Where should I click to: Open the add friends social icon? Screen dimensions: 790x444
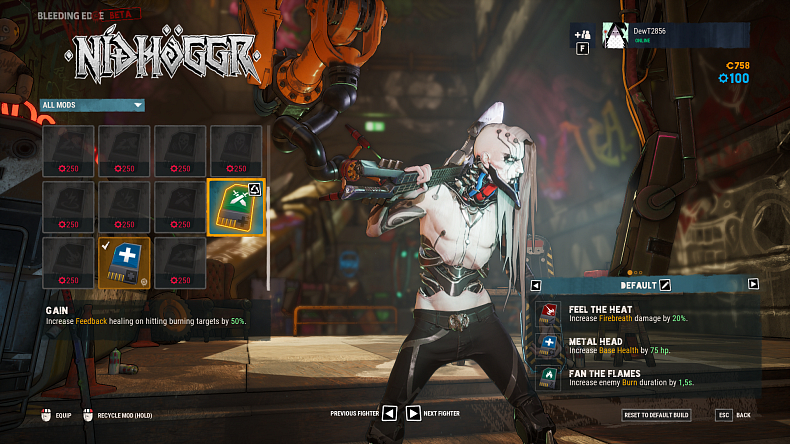(x=583, y=36)
